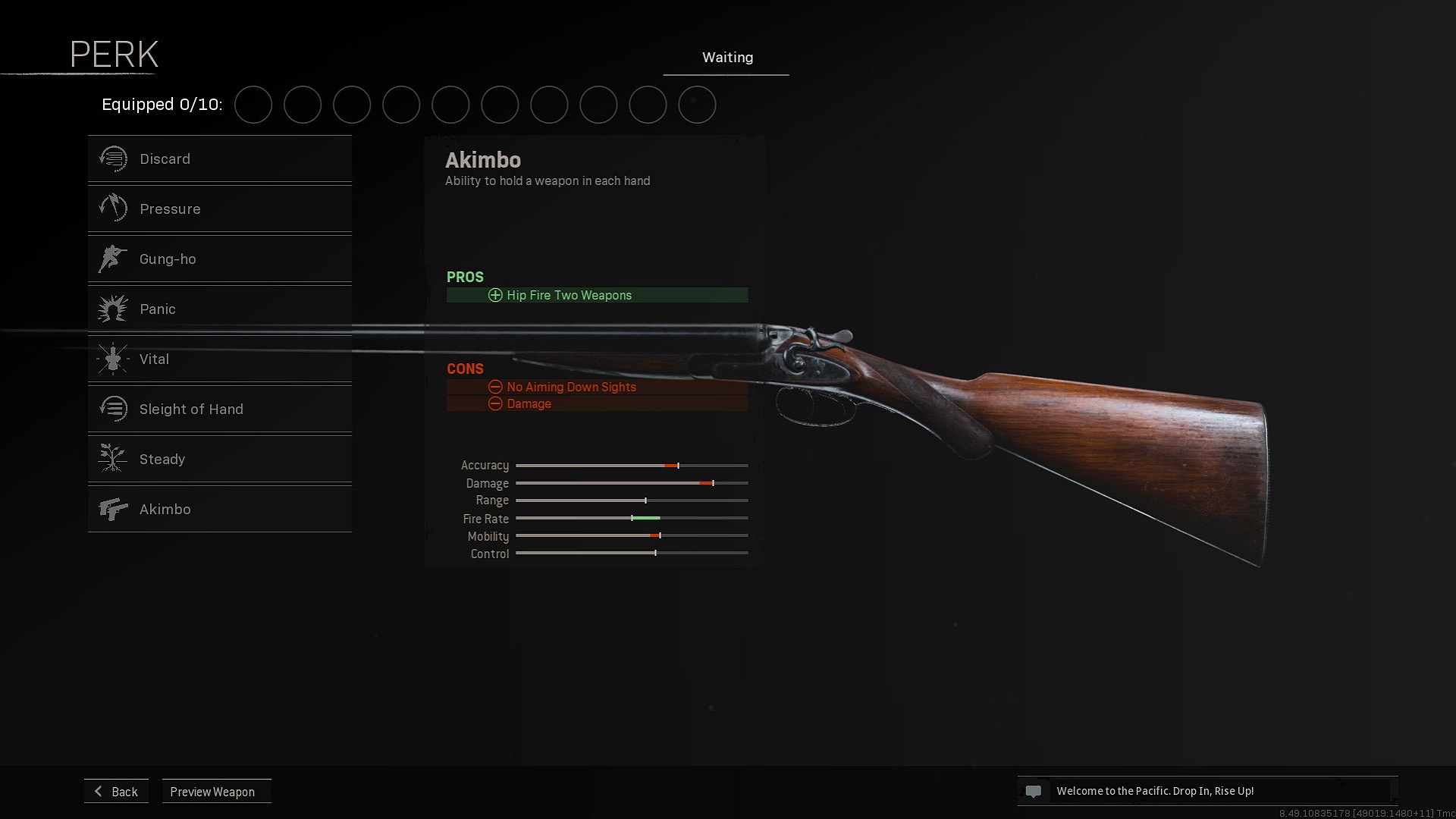
Task: Equip the Sleight of Hand perk
Action: click(219, 409)
